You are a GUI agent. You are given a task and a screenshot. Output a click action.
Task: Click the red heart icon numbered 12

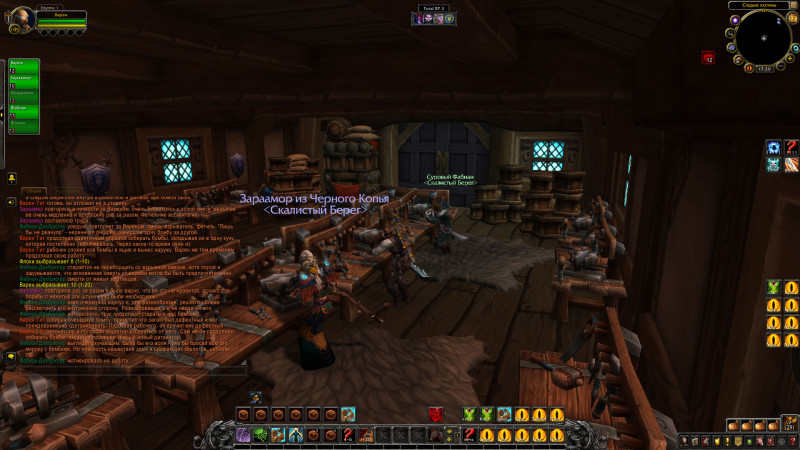coord(708,59)
